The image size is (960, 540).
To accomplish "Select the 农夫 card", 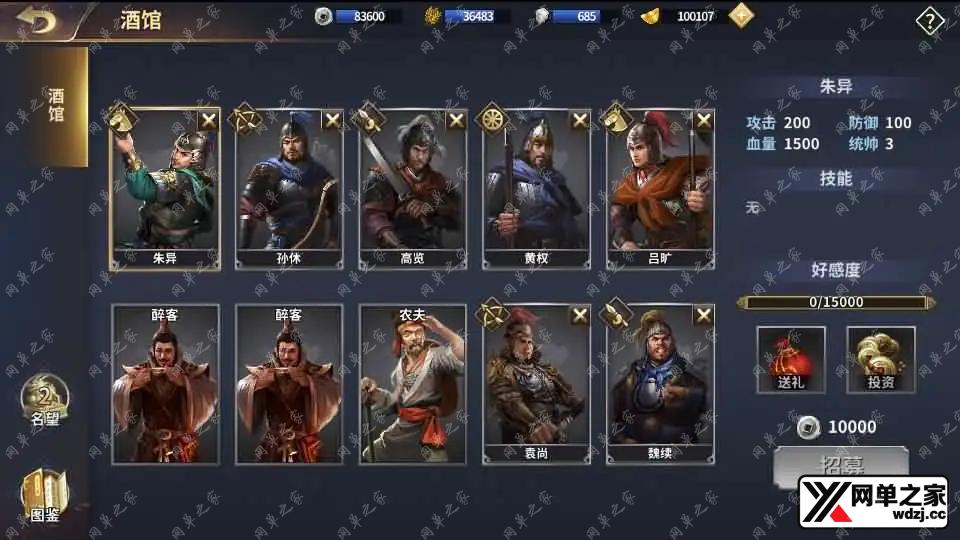I will coord(412,385).
